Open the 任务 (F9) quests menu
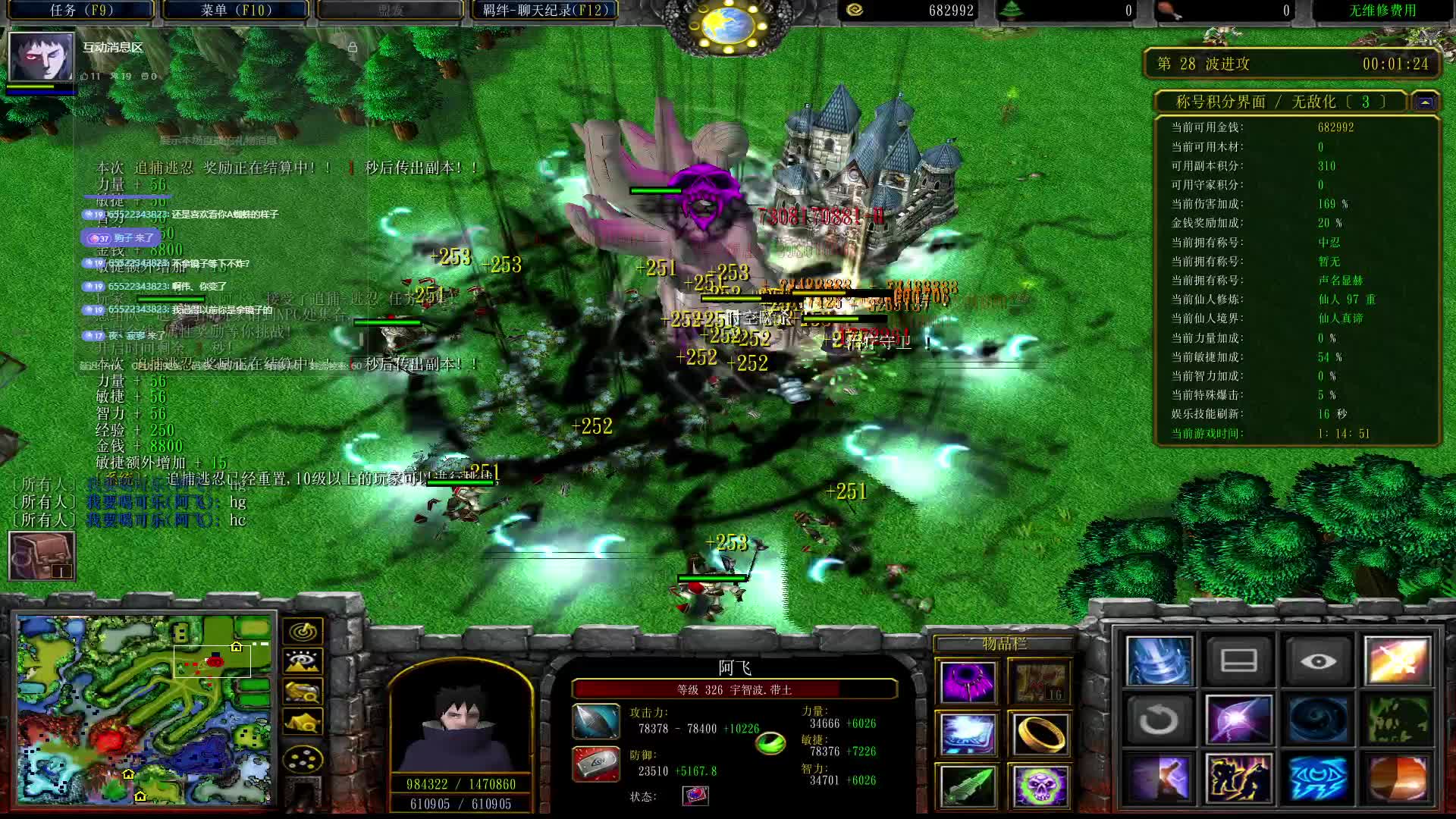 click(x=81, y=11)
